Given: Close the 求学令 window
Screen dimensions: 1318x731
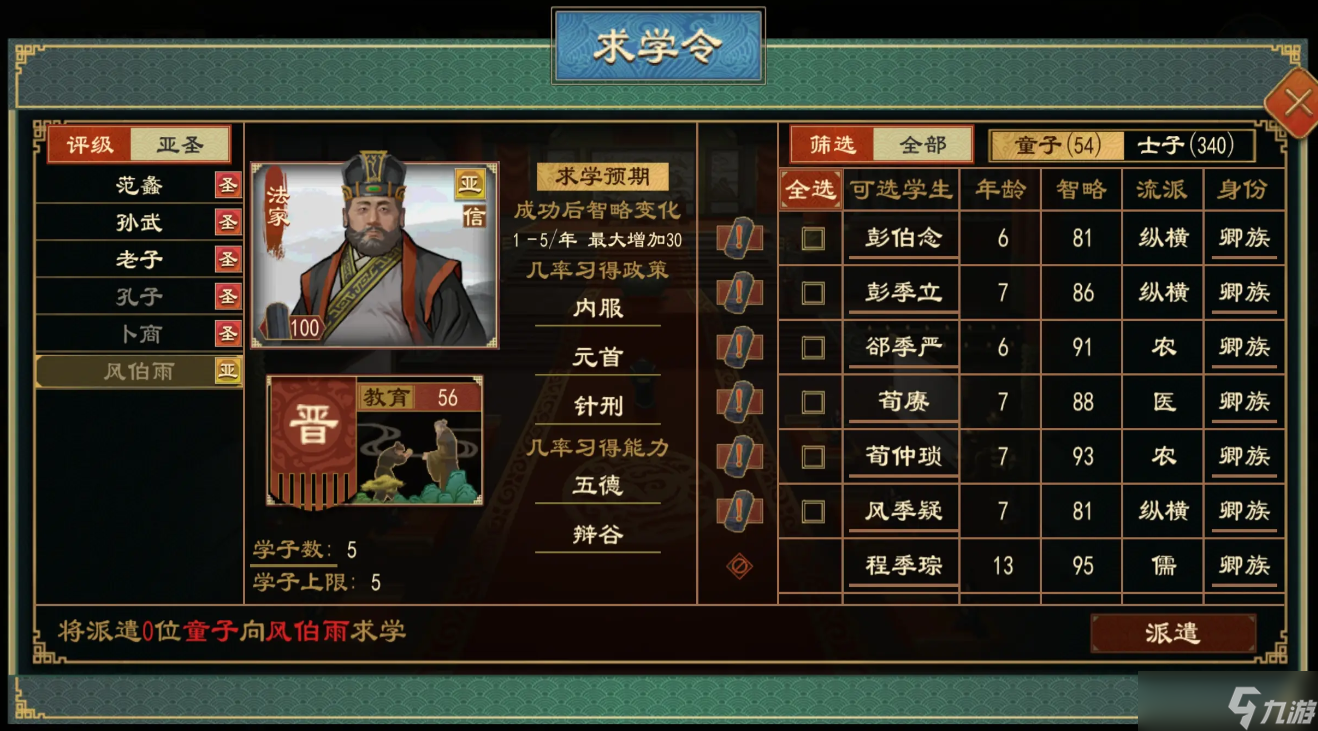Looking at the screenshot, I should 1296,102.
